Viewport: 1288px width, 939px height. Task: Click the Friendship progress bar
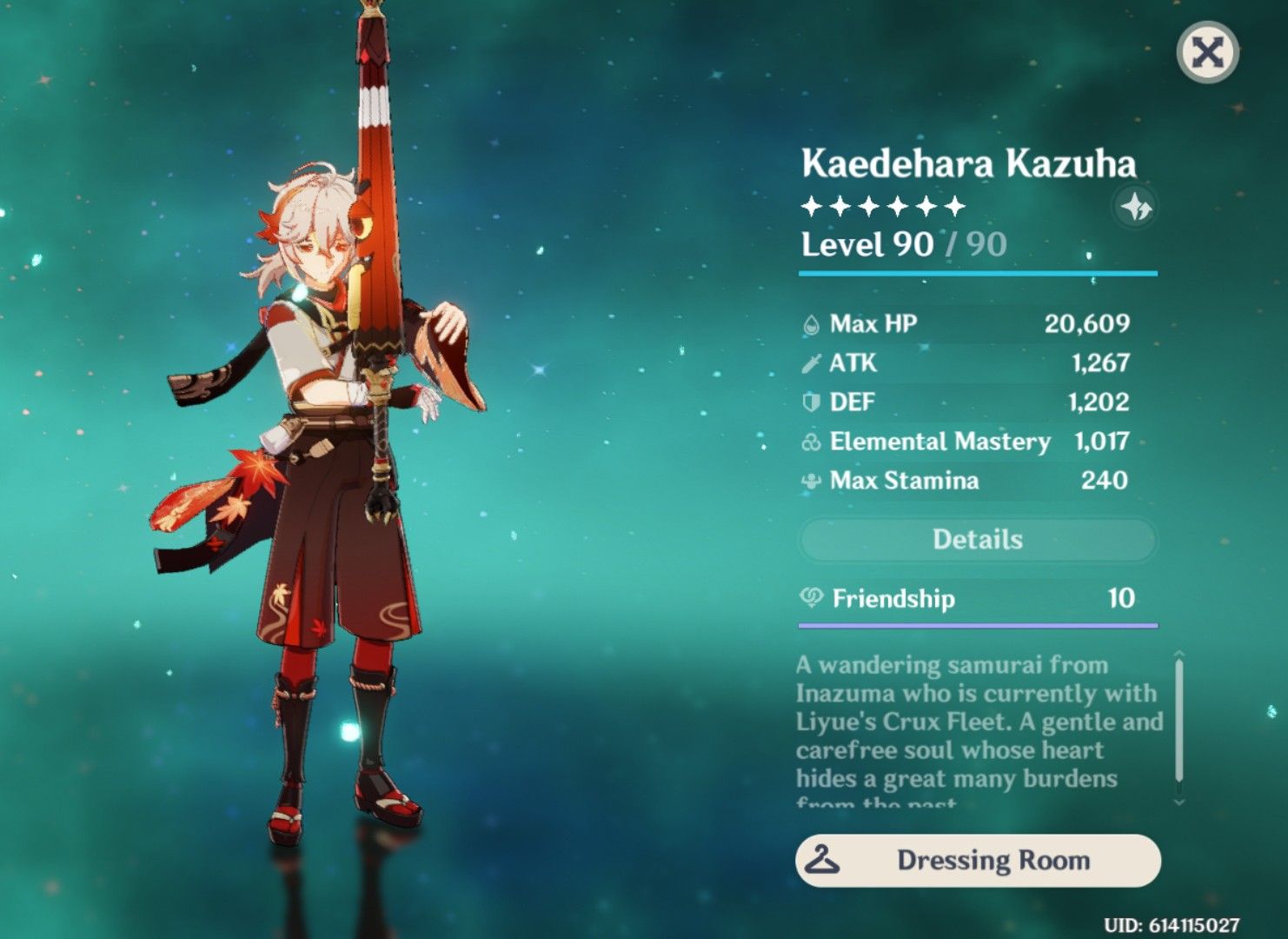click(978, 624)
